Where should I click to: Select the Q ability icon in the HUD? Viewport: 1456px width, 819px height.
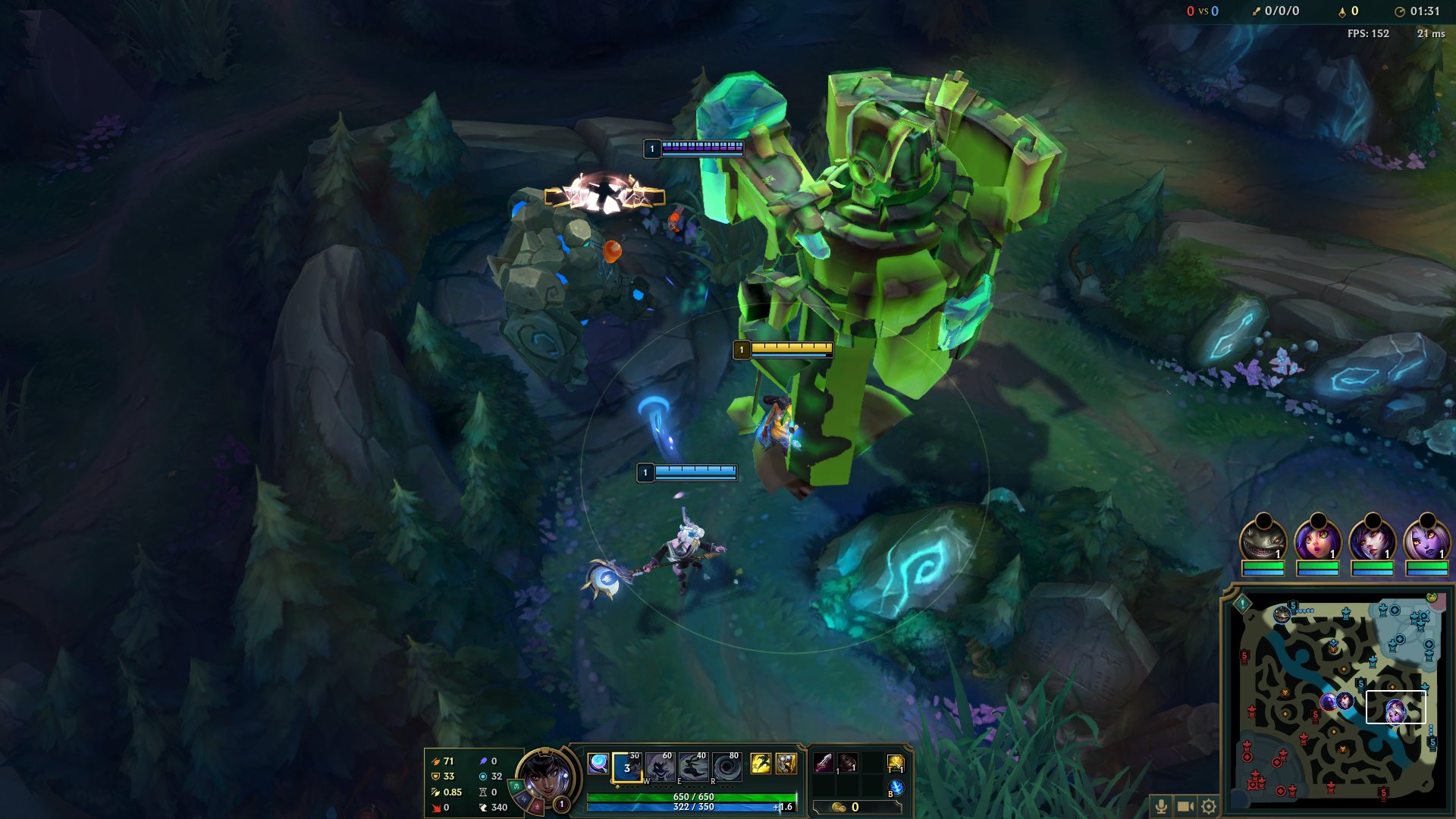coord(626,768)
